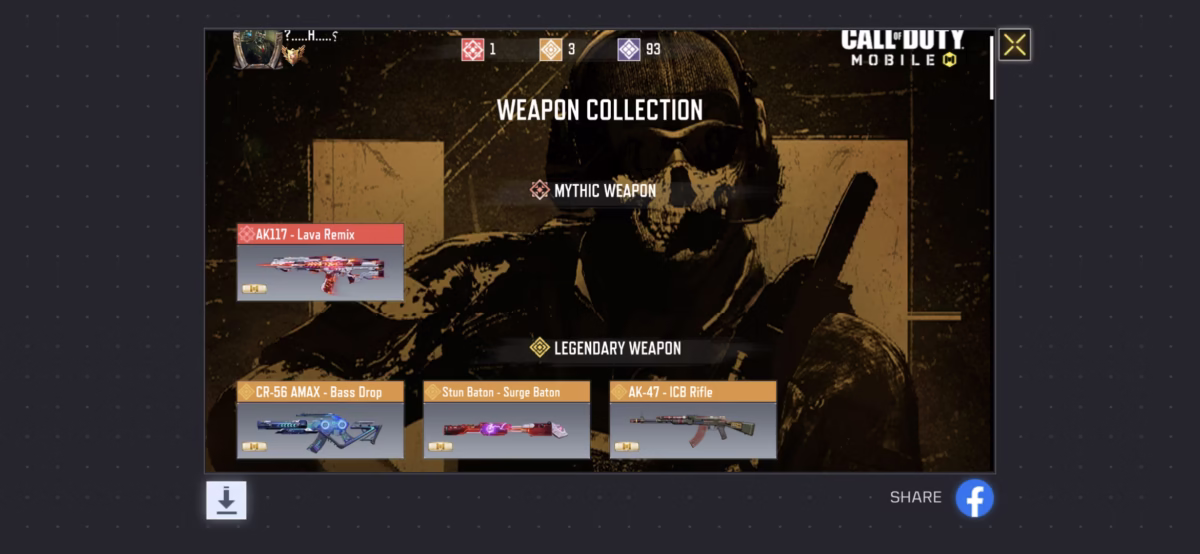
Task: Download the weapon collection image
Action: click(x=226, y=500)
